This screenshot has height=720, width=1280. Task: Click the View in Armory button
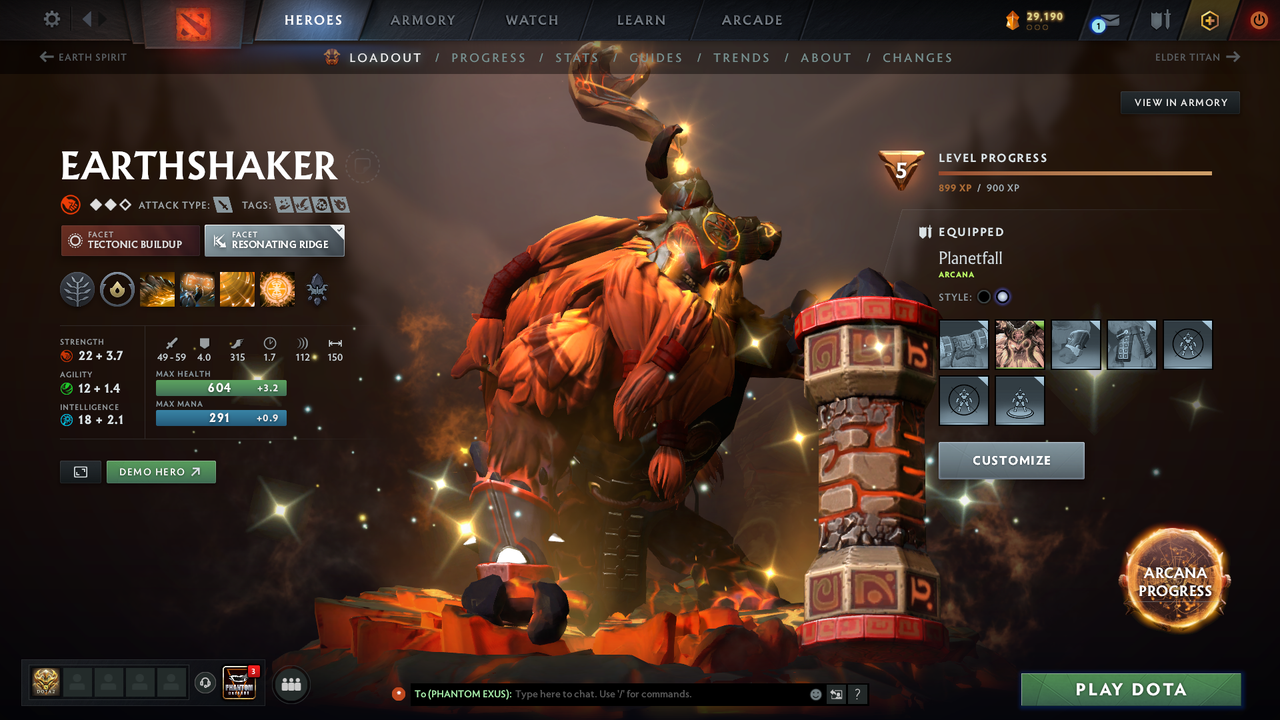(1180, 102)
